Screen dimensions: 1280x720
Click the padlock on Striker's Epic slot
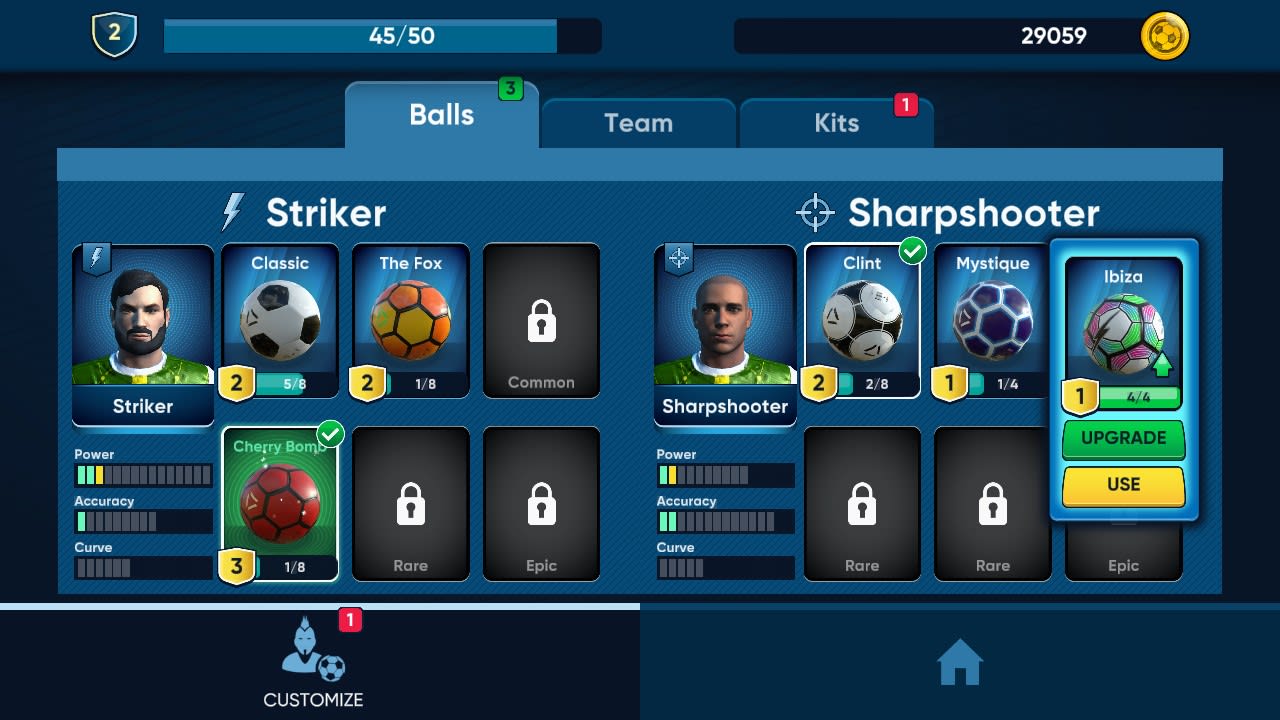click(x=541, y=503)
